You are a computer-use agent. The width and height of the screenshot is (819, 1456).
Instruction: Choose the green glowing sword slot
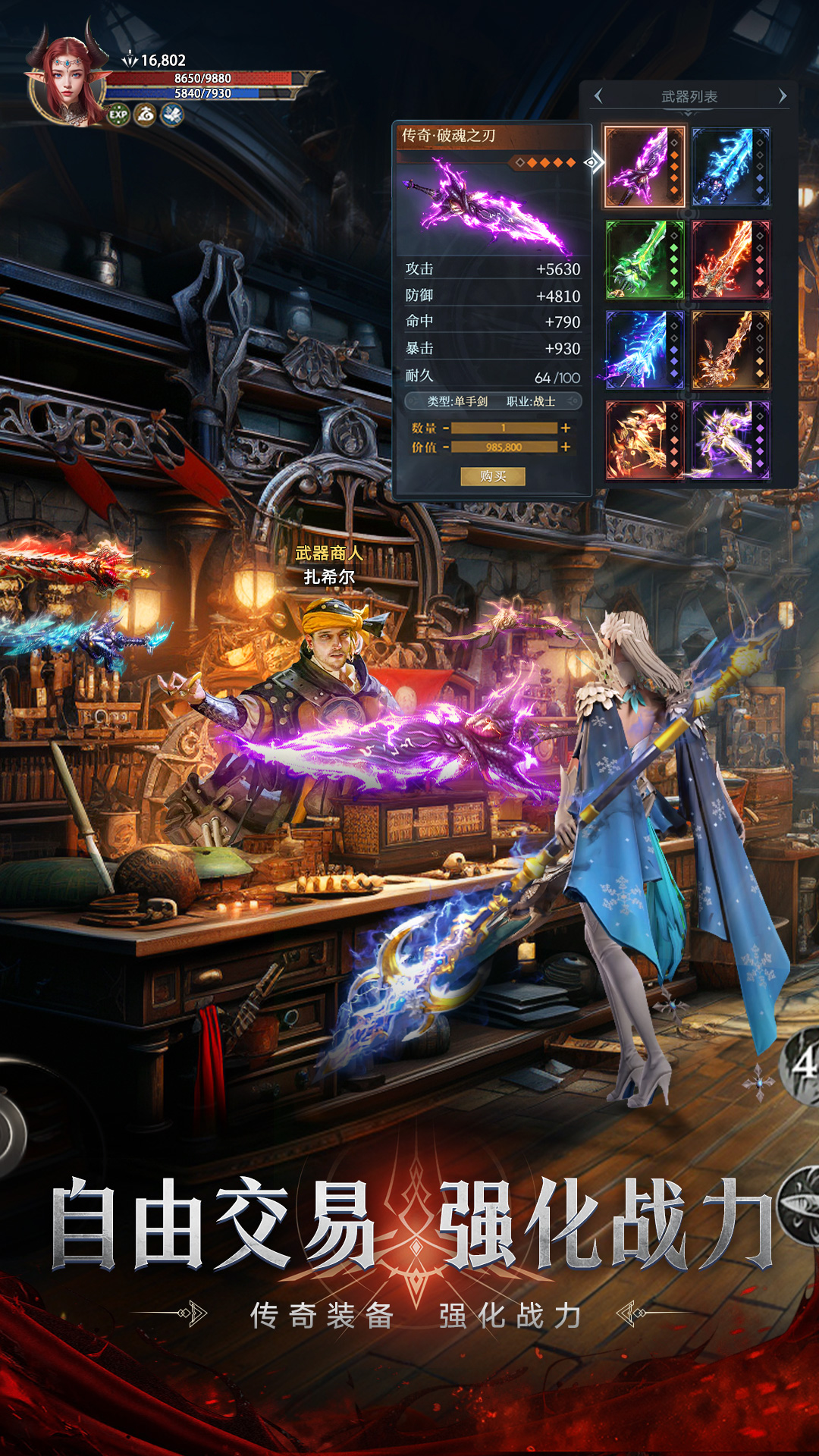644,260
